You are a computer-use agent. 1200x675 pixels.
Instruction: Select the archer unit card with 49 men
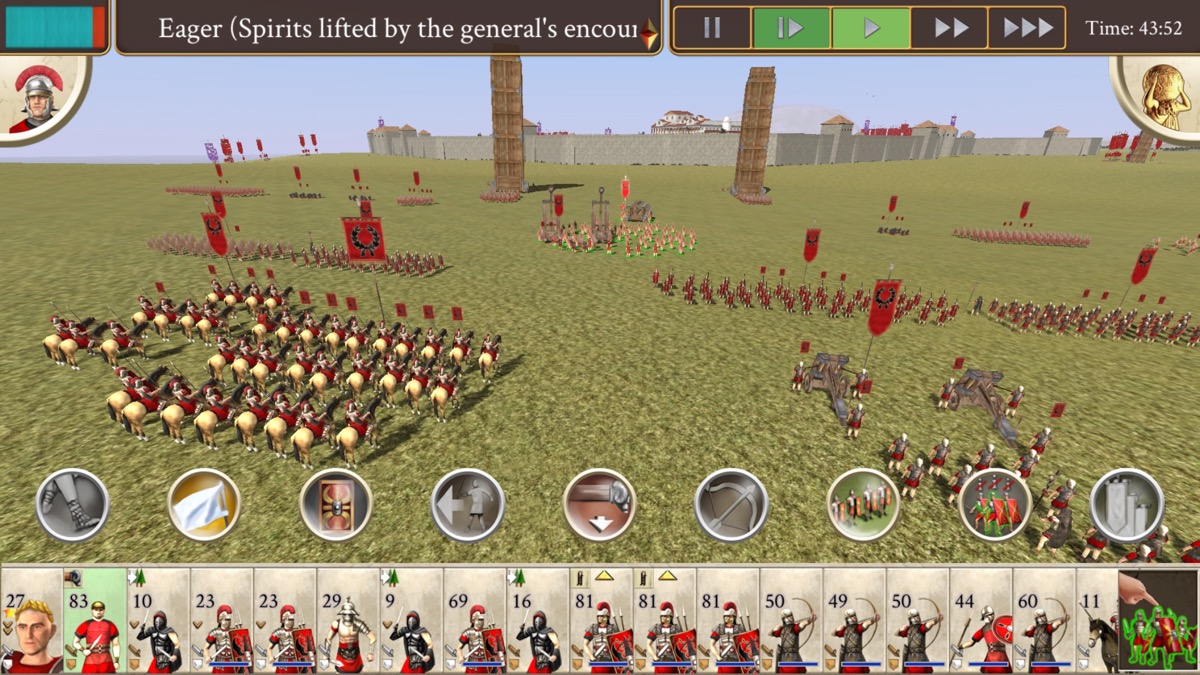pos(855,621)
